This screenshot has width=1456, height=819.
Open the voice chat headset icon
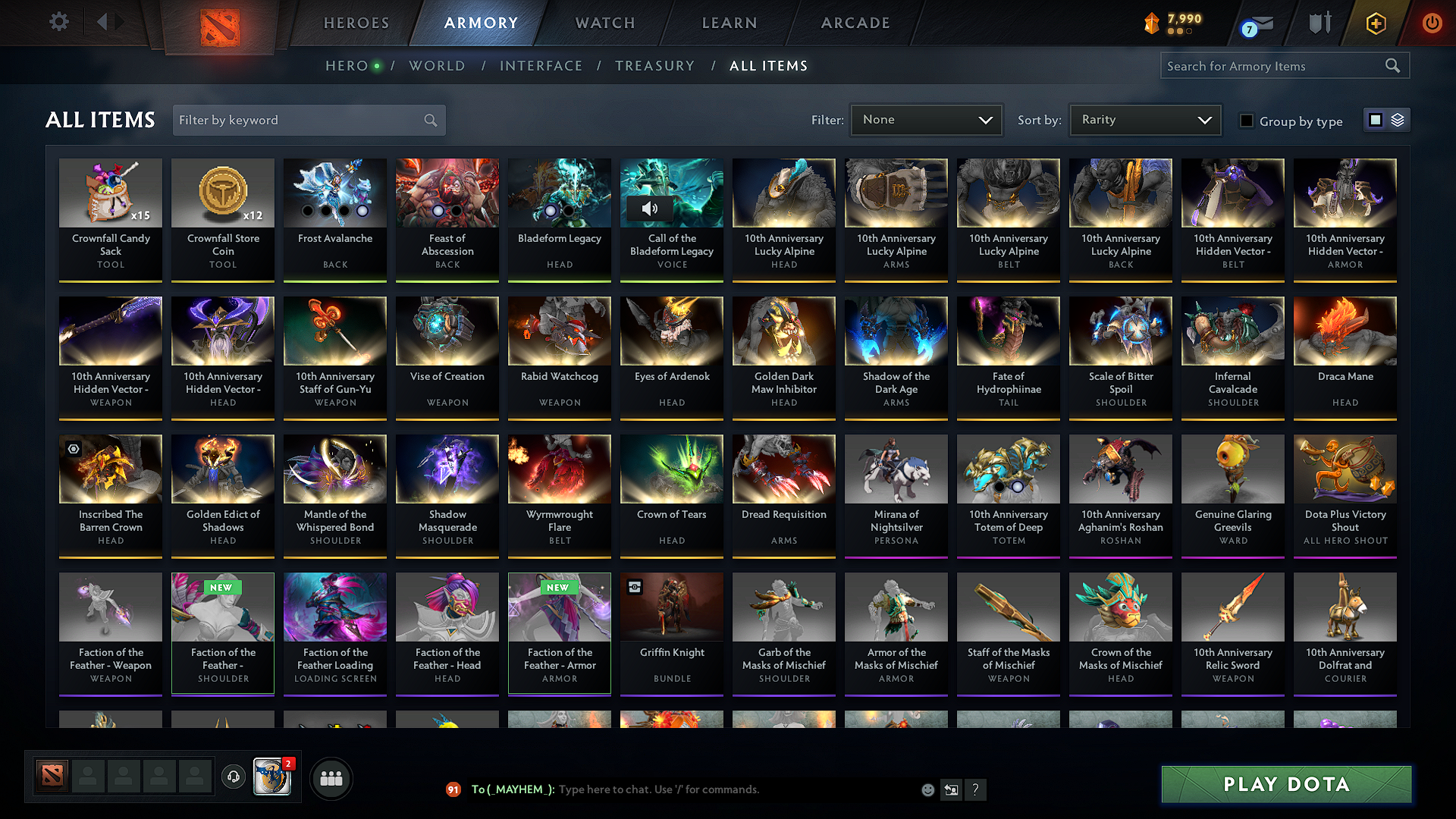pyautogui.click(x=234, y=777)
